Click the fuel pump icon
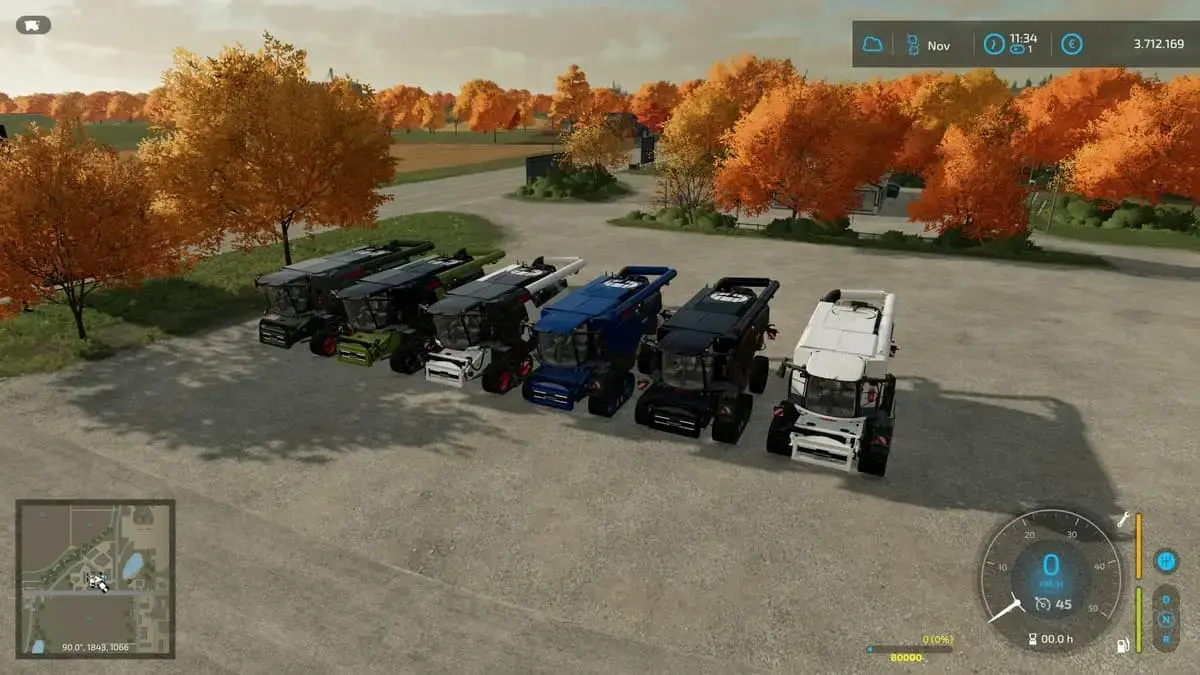This screenshot has width=1200, height=675. (1123, 645)
